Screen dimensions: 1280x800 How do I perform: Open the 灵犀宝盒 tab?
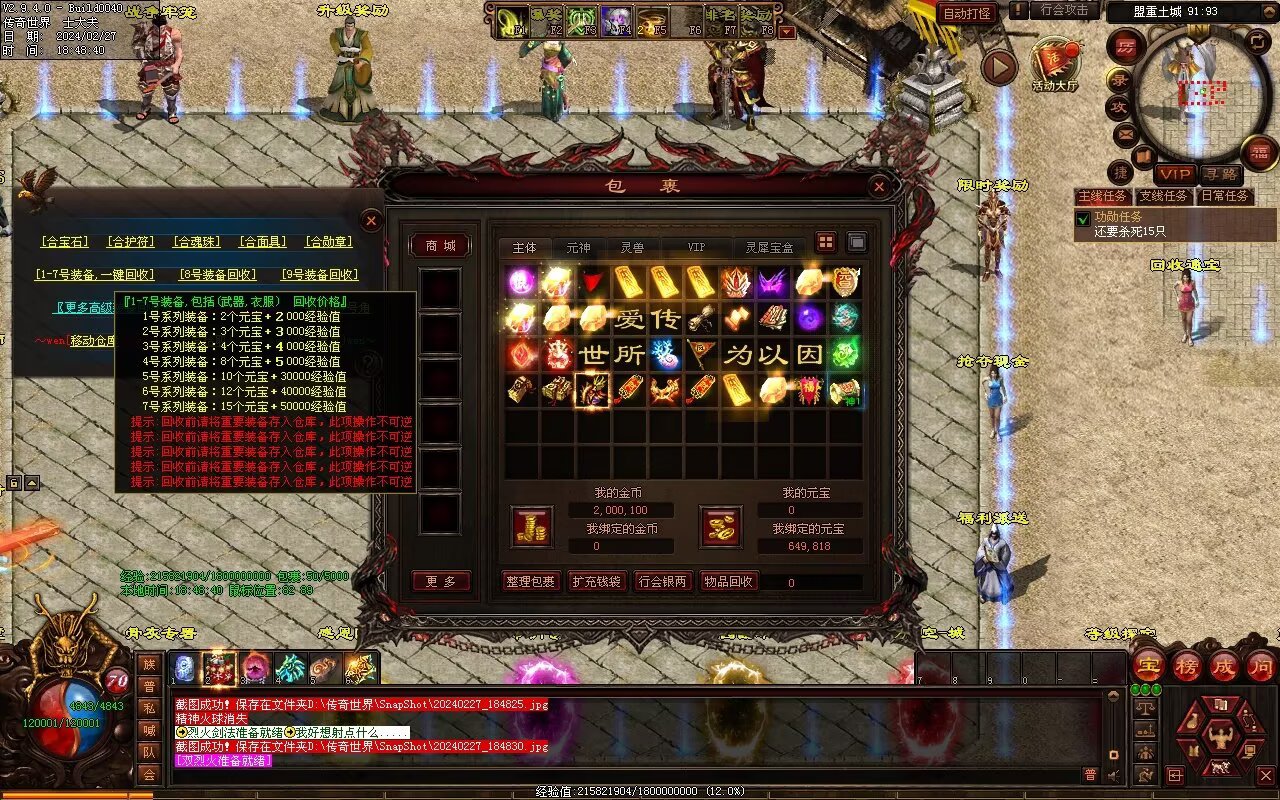pos(768,247)
